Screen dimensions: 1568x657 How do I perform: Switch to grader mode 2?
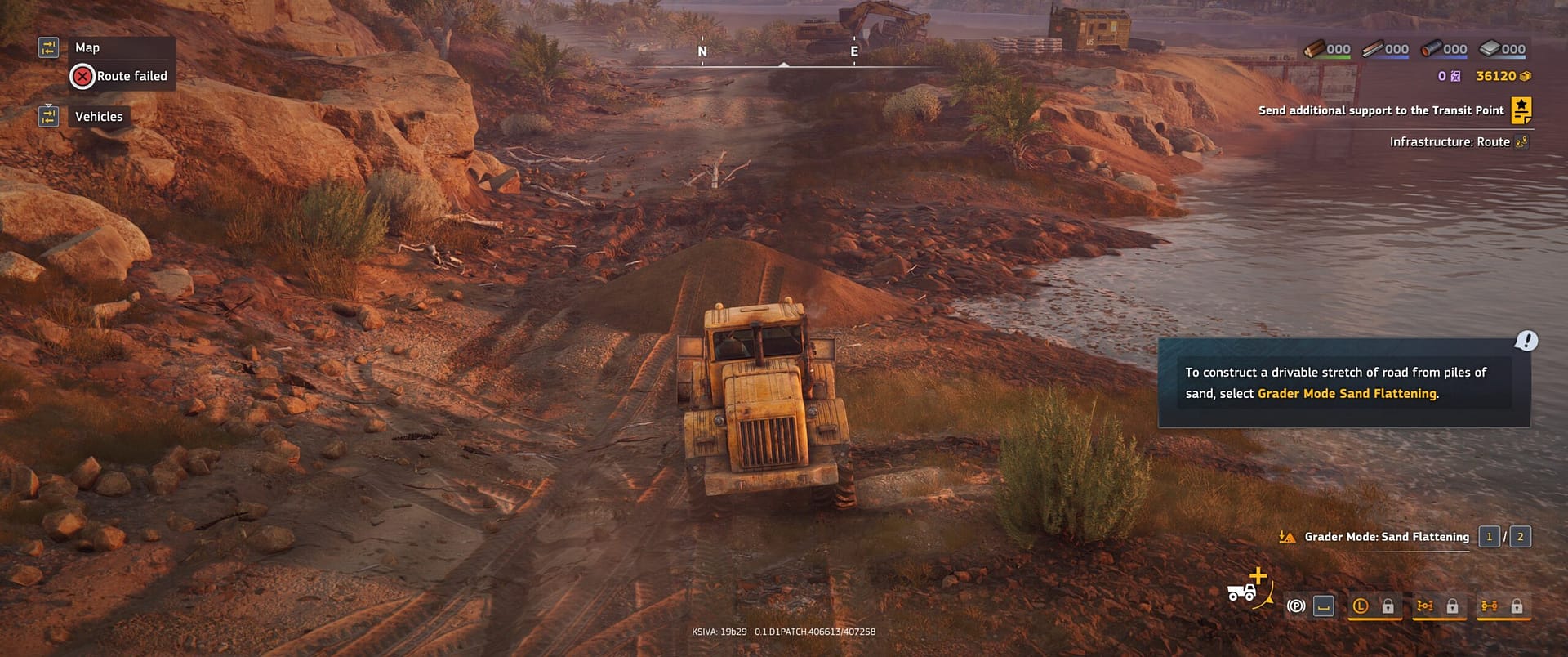click(x=1520, y=537)
